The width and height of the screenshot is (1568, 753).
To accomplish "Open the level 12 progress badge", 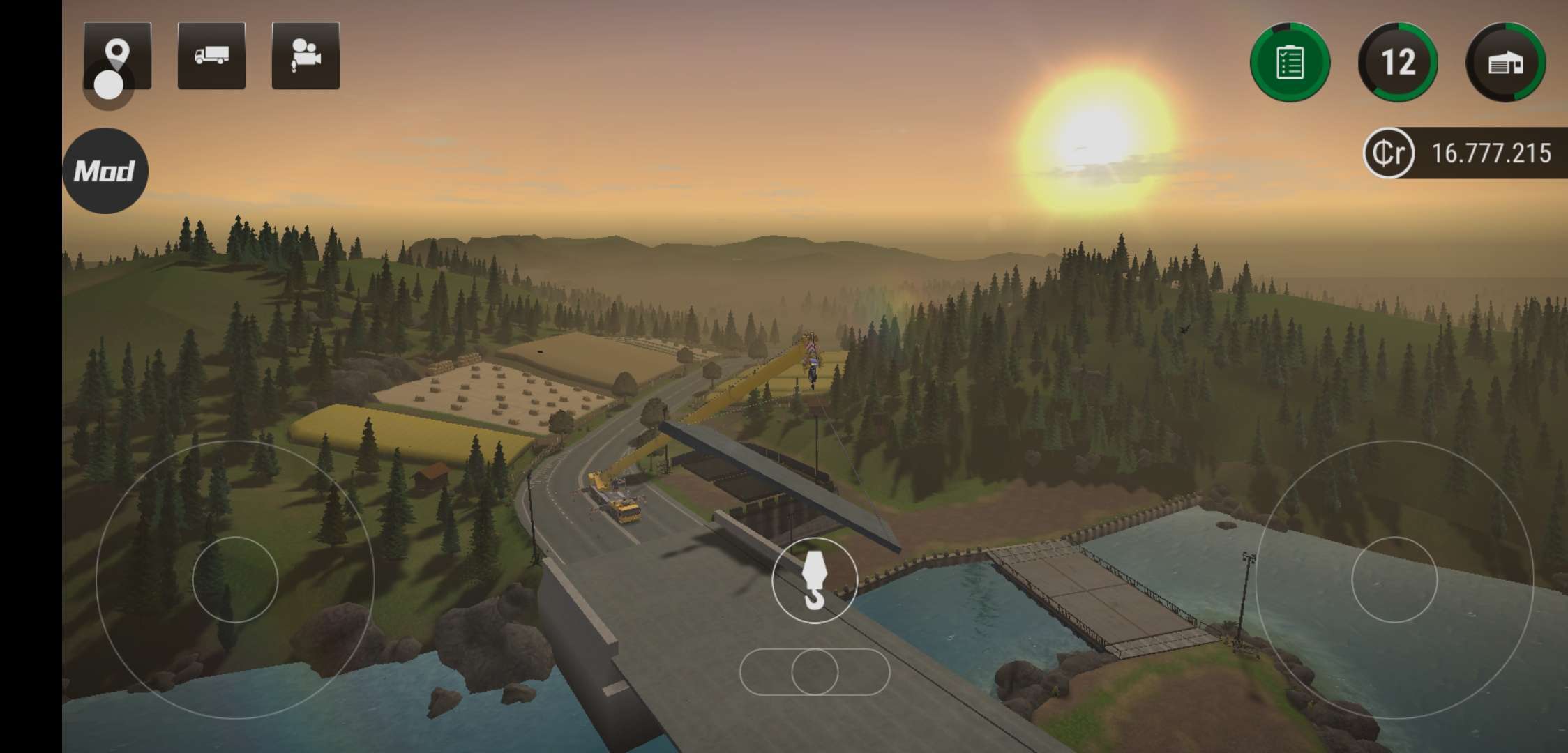I will pos(1398,63).
